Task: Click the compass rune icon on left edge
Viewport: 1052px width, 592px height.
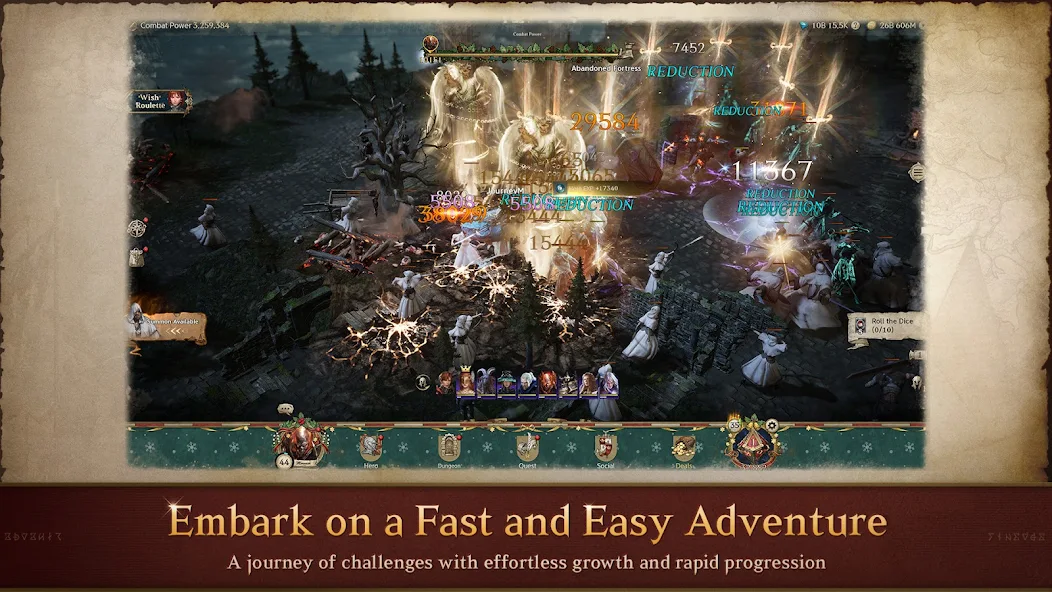Action: [138, 228]
